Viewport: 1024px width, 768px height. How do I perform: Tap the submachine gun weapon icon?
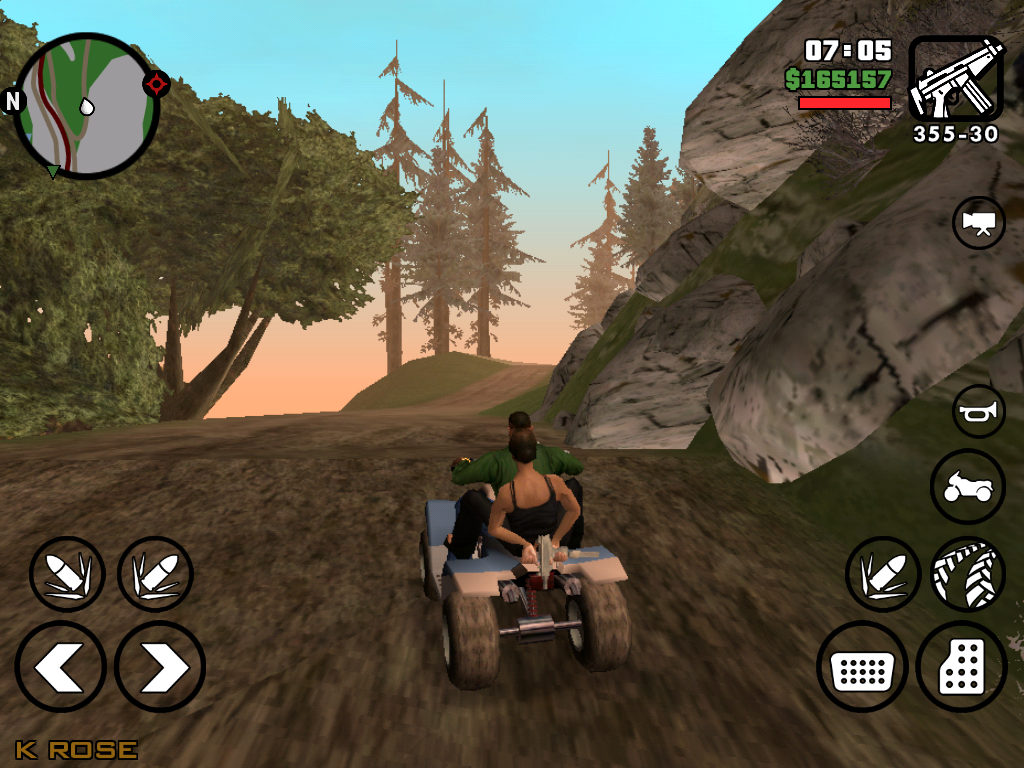[955, 79]
